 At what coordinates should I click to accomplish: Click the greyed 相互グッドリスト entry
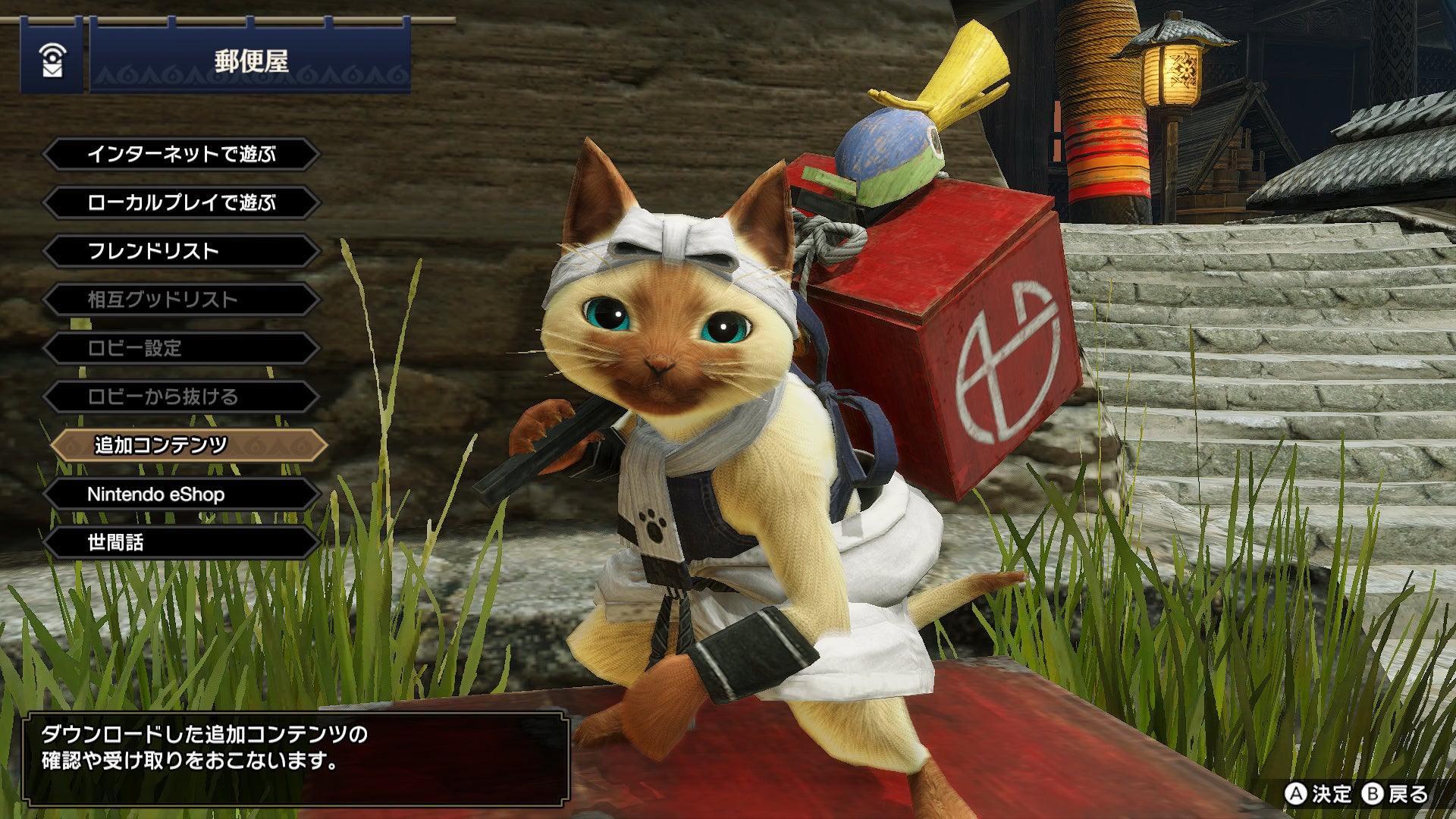coord(181,300)
